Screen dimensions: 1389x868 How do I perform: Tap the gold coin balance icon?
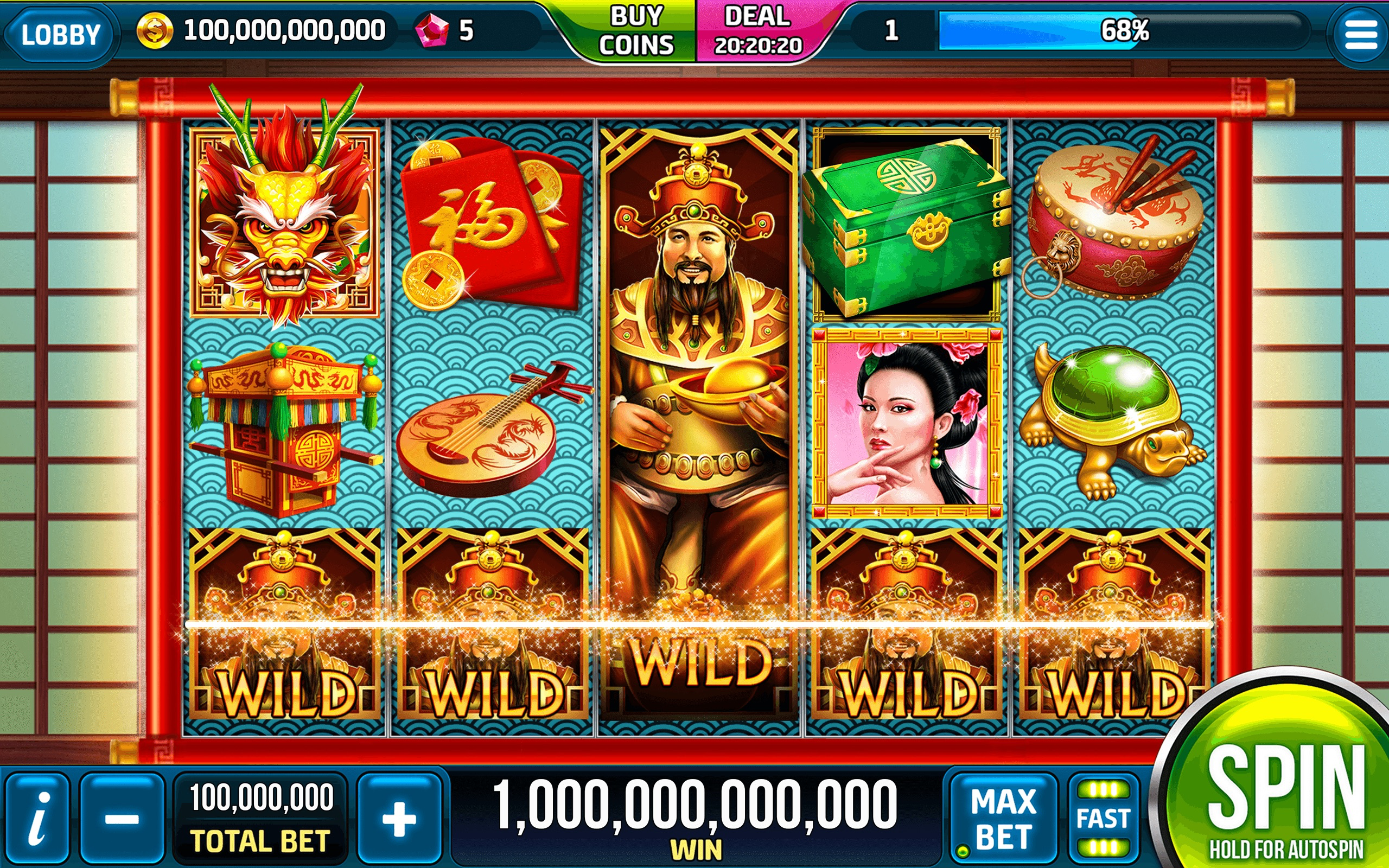(155, 31)
